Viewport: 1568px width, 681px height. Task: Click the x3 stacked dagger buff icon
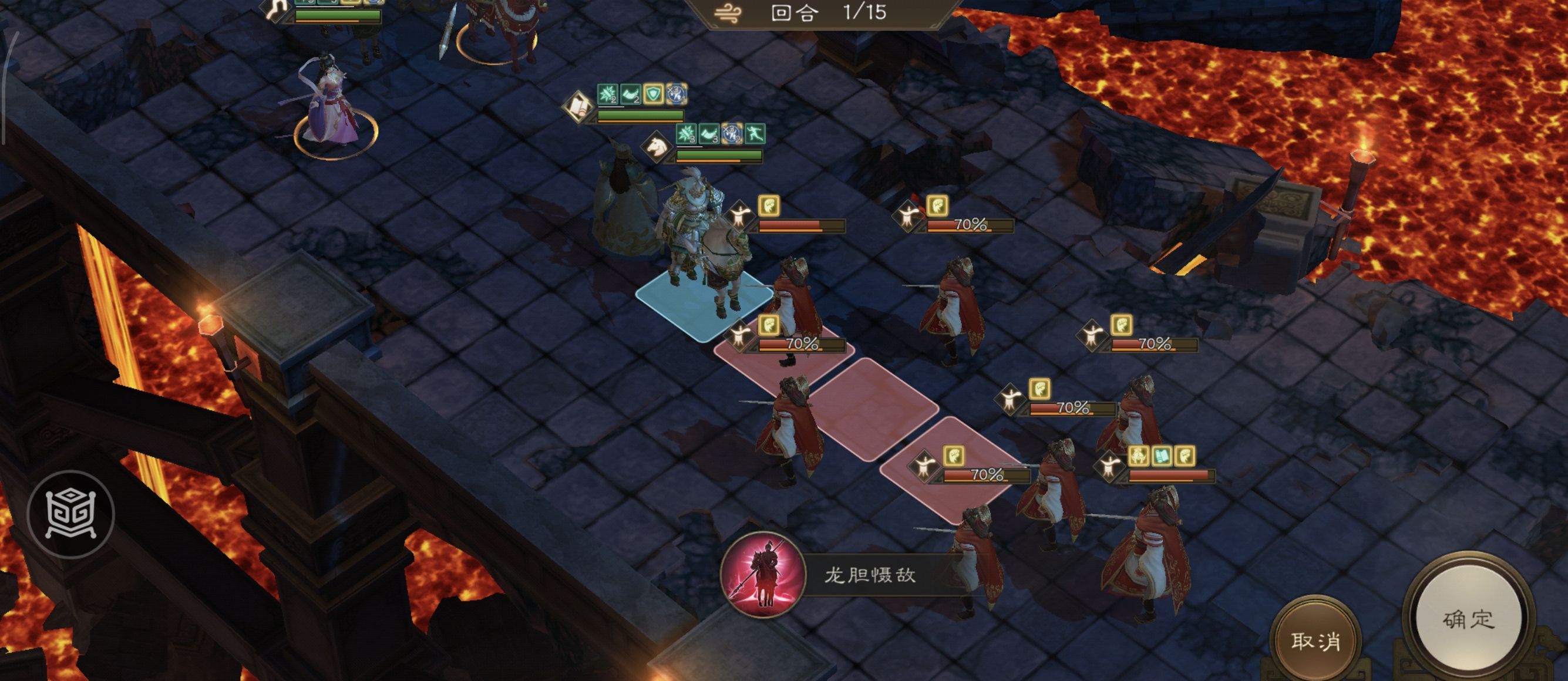(677, 96)
